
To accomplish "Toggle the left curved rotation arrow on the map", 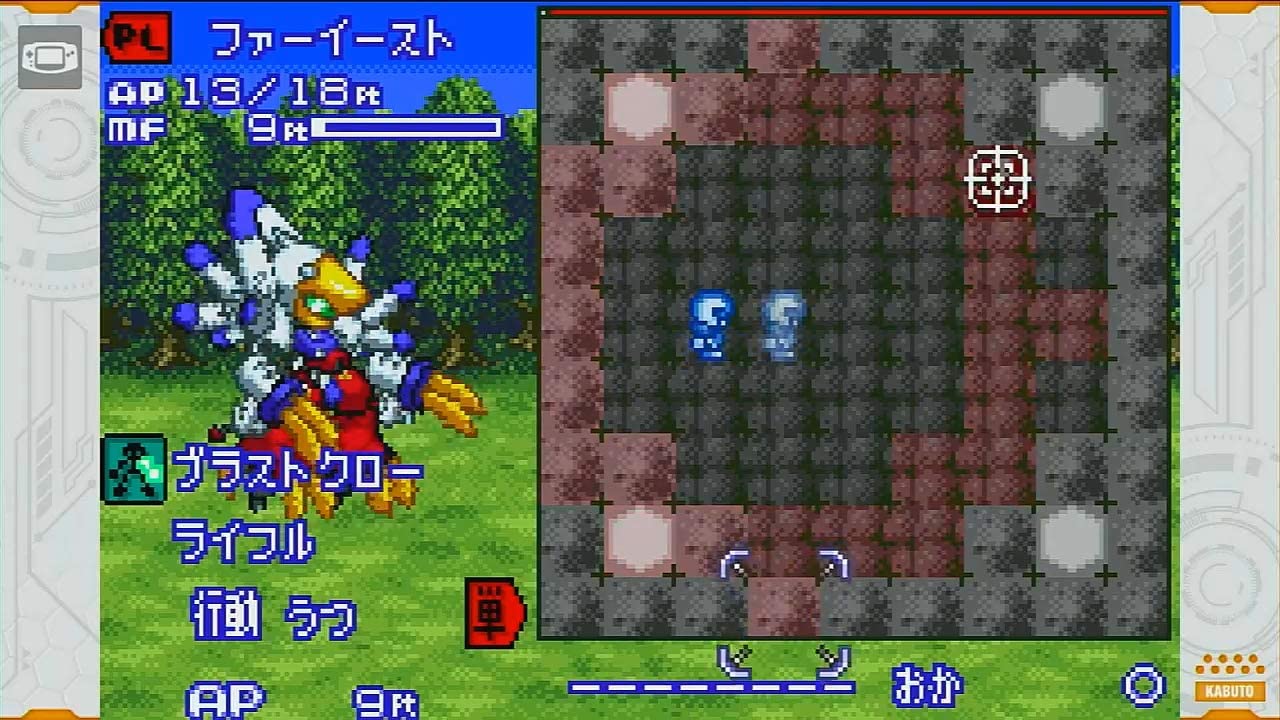I will [733, 565].
